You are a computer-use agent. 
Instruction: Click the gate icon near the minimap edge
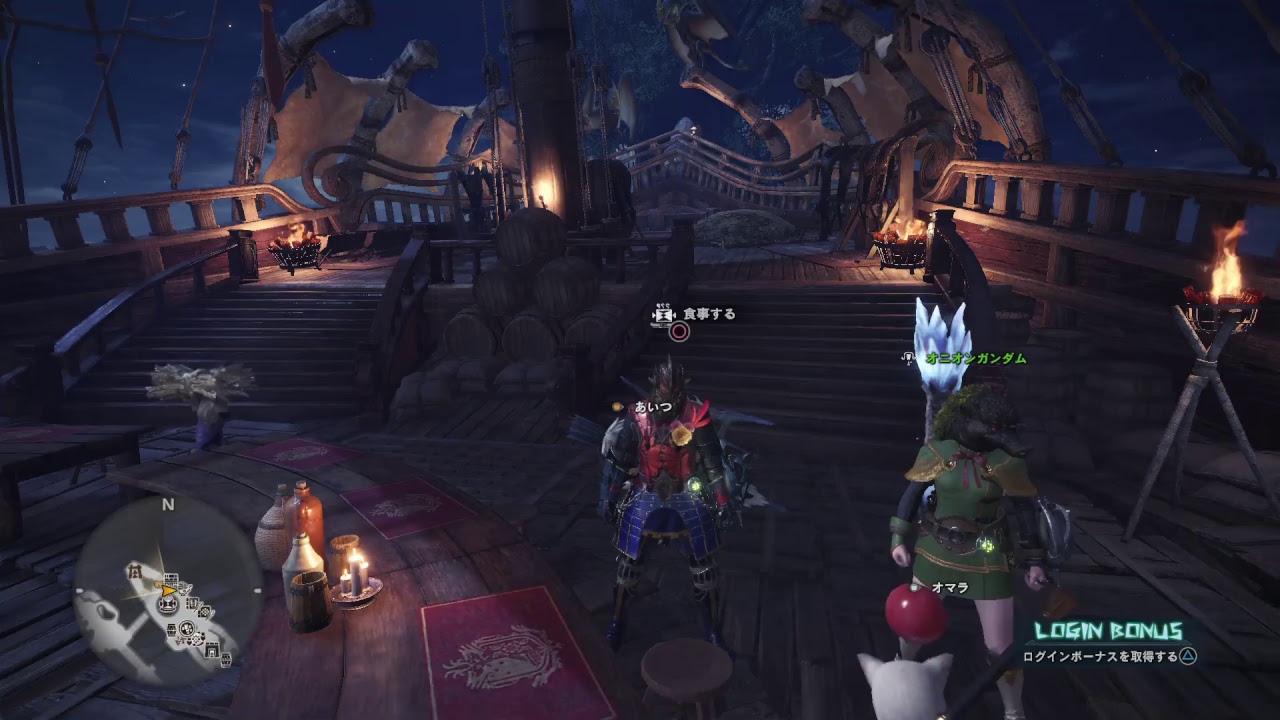(212, 650)
